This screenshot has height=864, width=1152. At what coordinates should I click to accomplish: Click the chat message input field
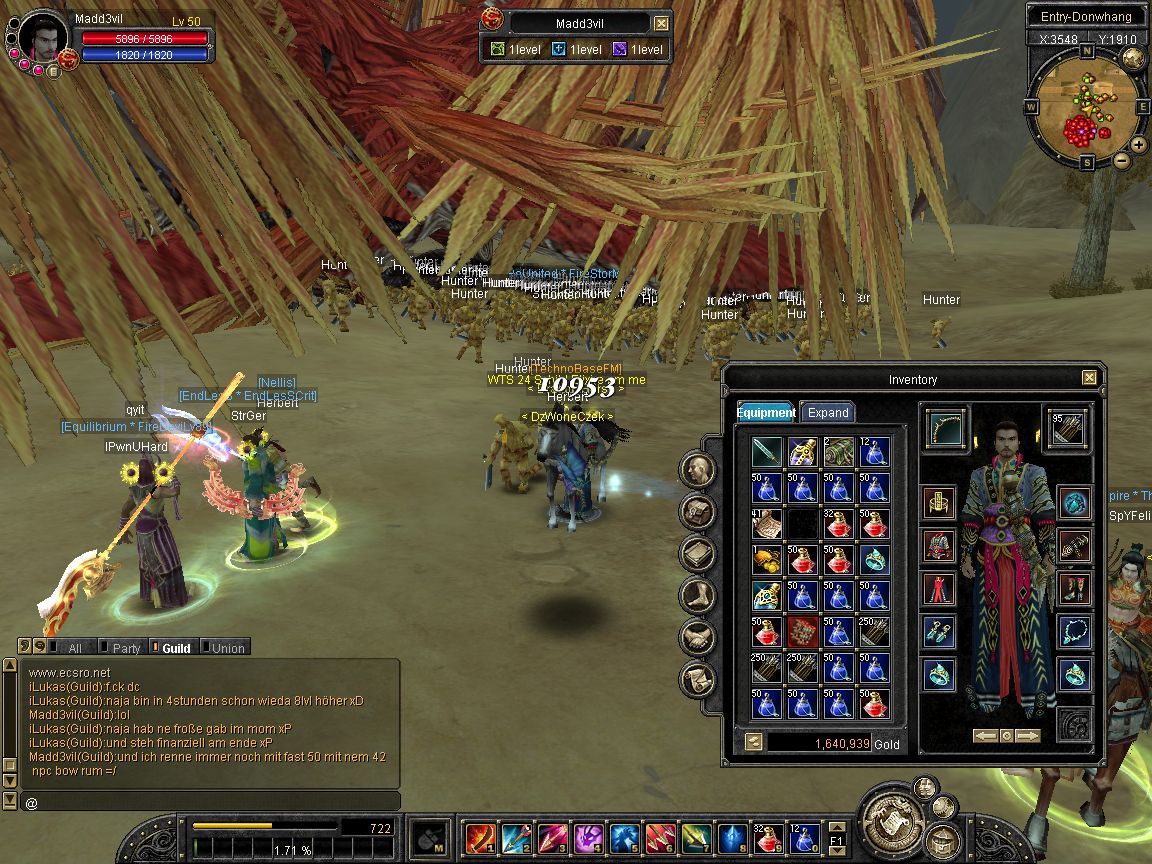(x=210, y=802)
